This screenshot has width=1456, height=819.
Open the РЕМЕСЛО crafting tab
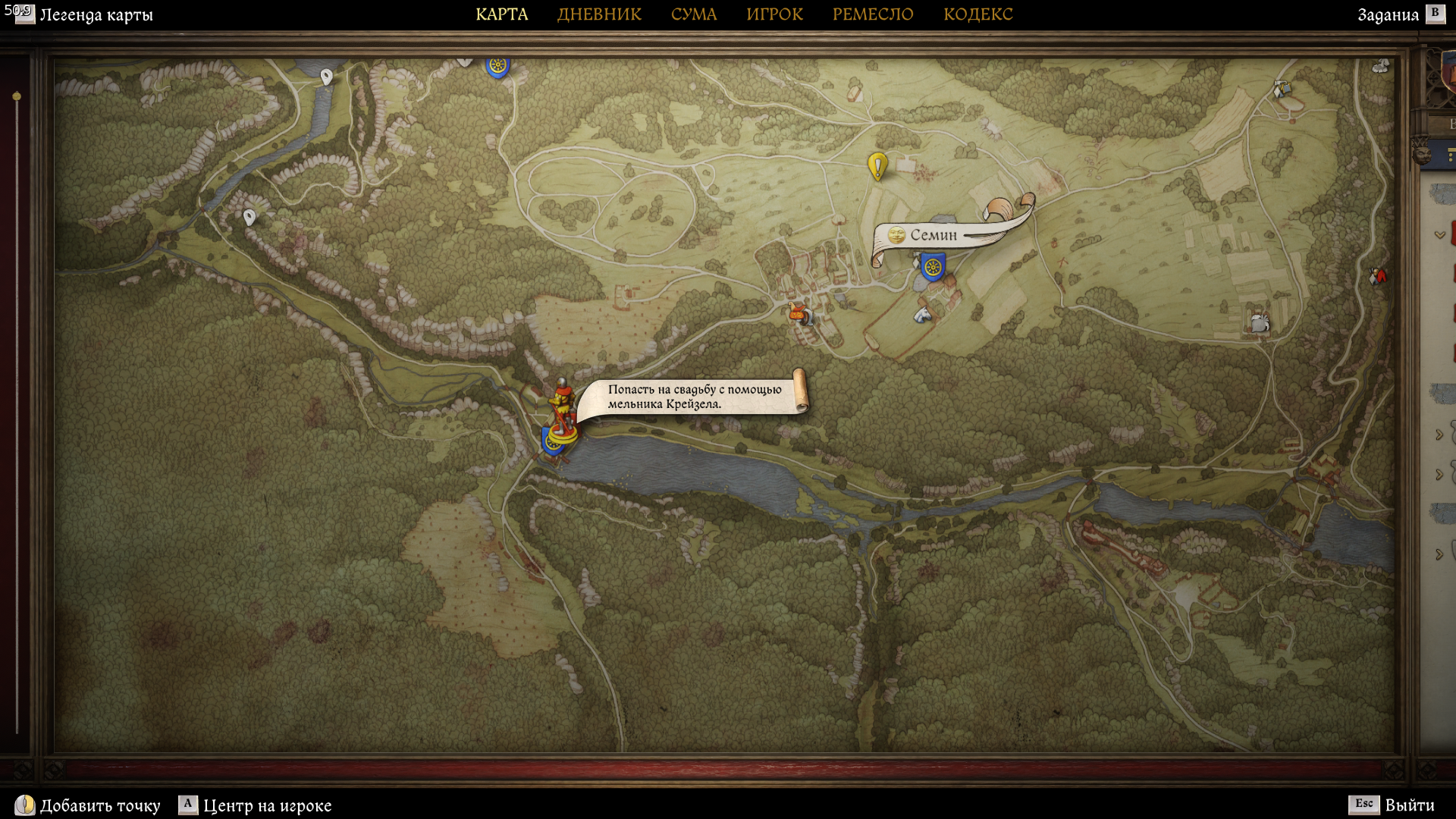873,14
